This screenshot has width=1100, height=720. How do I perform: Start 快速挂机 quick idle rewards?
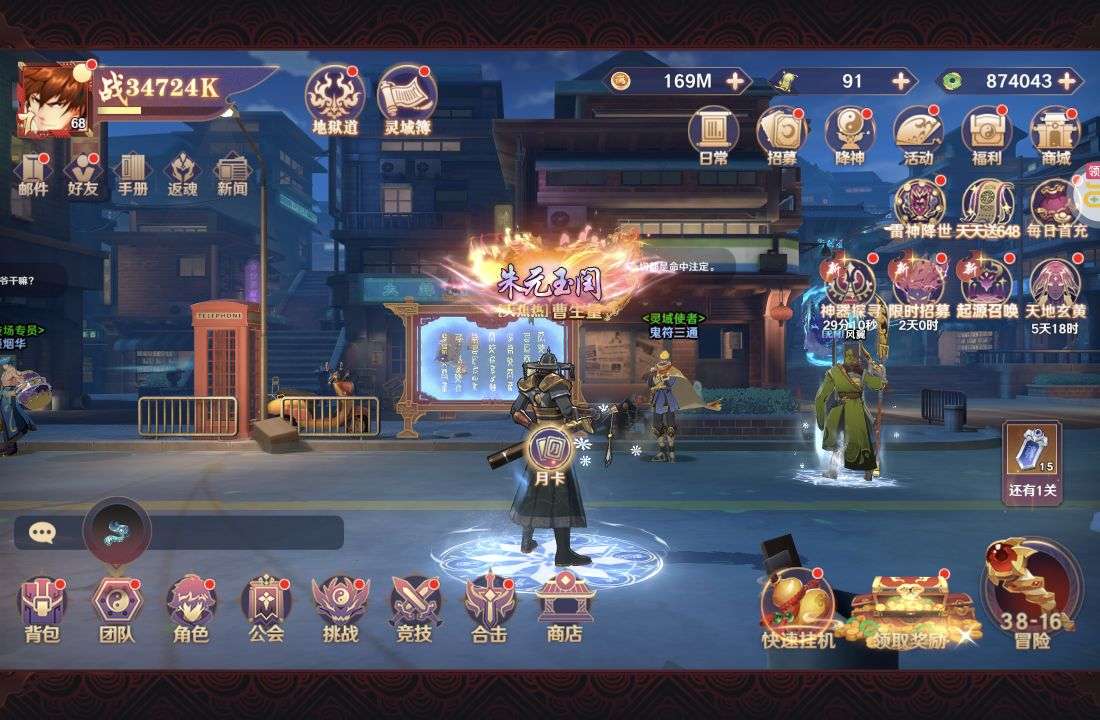pyautogui.click(x=797, y=604)
